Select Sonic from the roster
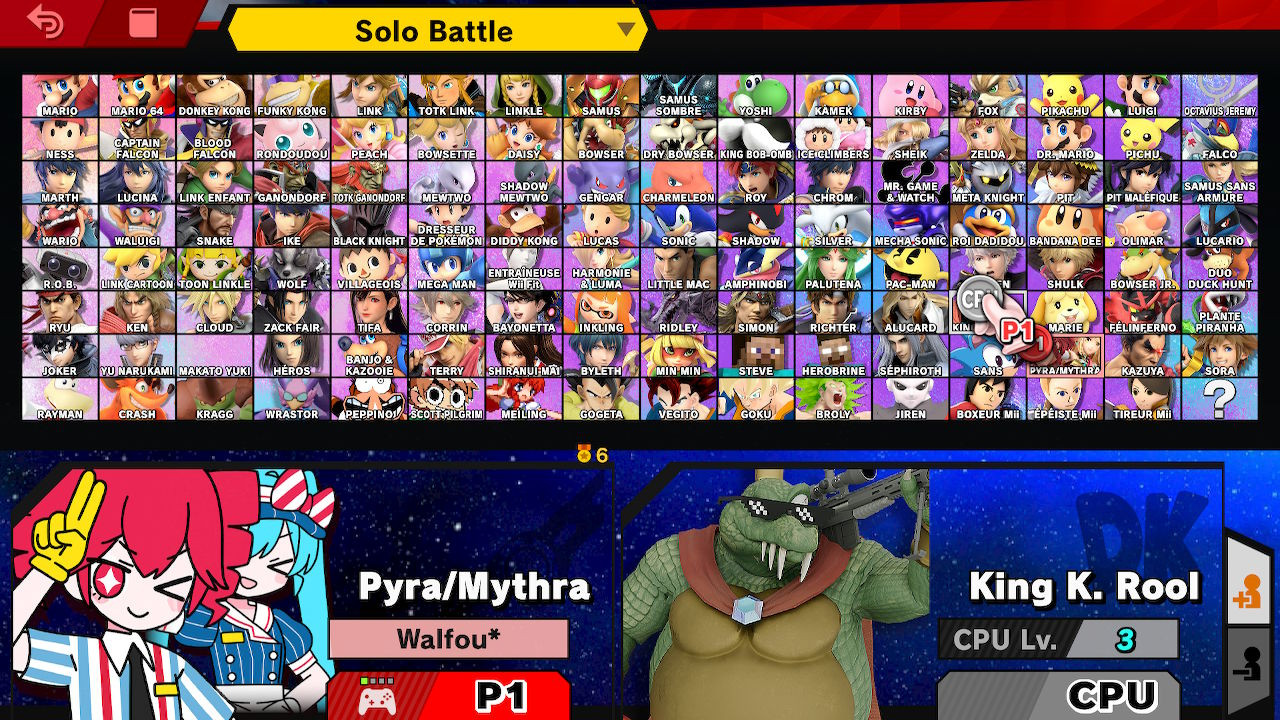The image size is (1280, 720). click(679, 234)
